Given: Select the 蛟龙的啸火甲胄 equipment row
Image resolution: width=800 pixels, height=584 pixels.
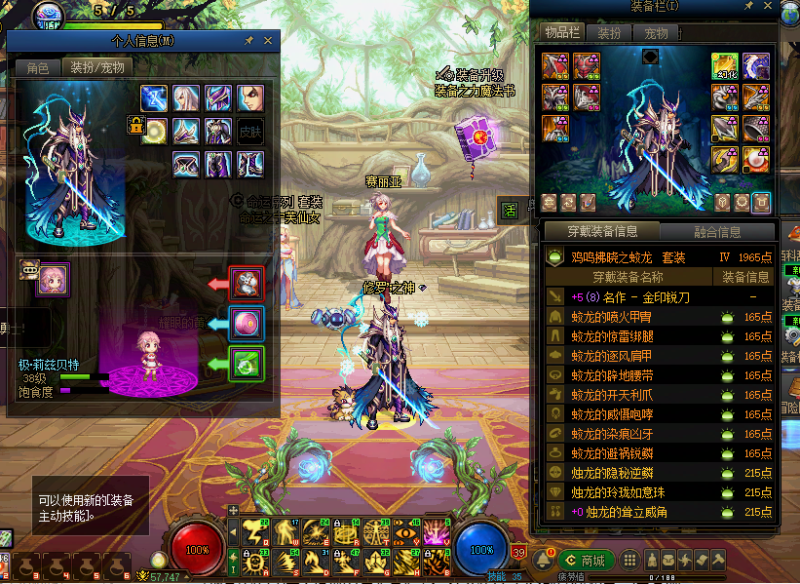Looking at the screenshot, I should (622, 316).
